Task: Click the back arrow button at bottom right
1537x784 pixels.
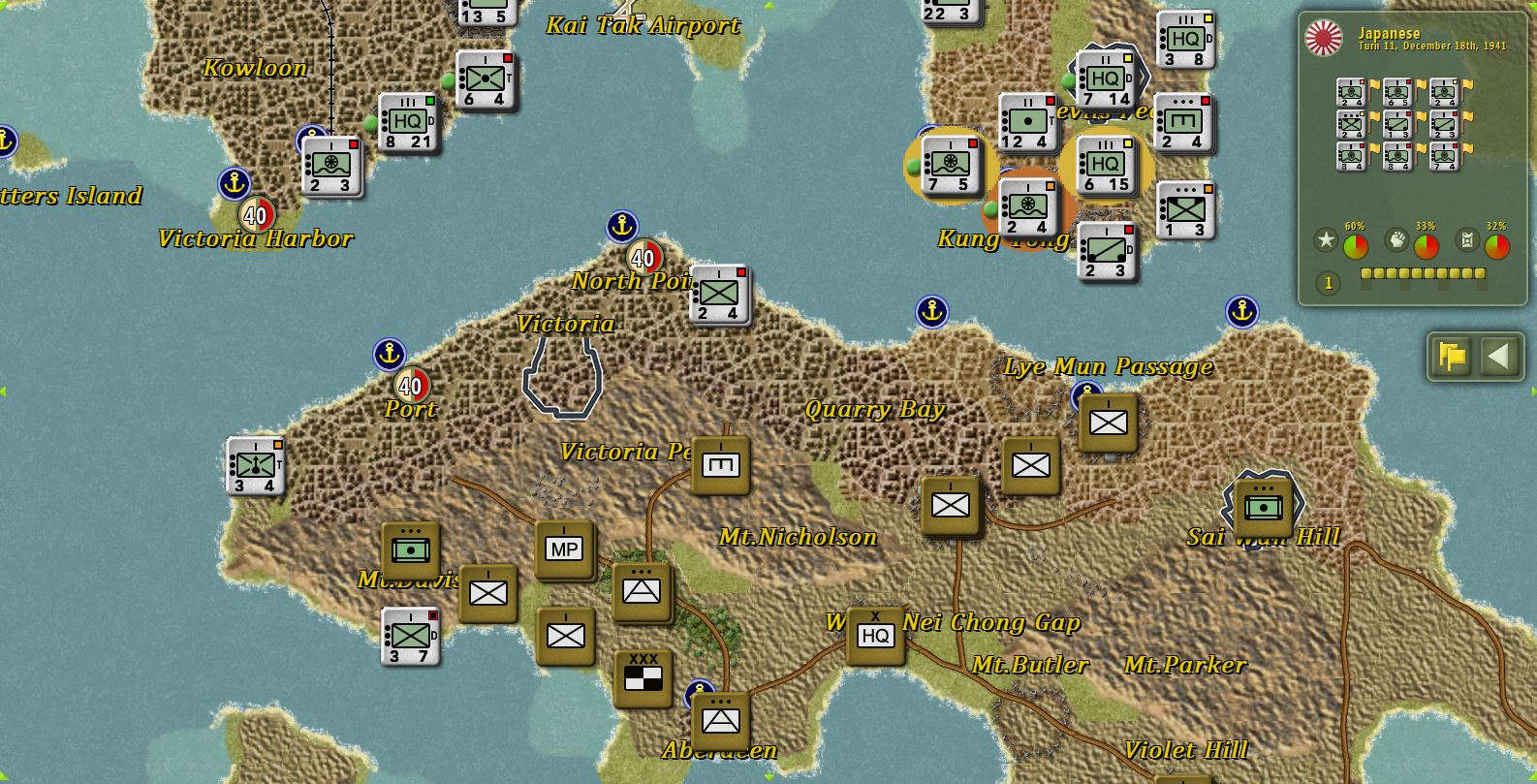Action: coord(1500,357)
